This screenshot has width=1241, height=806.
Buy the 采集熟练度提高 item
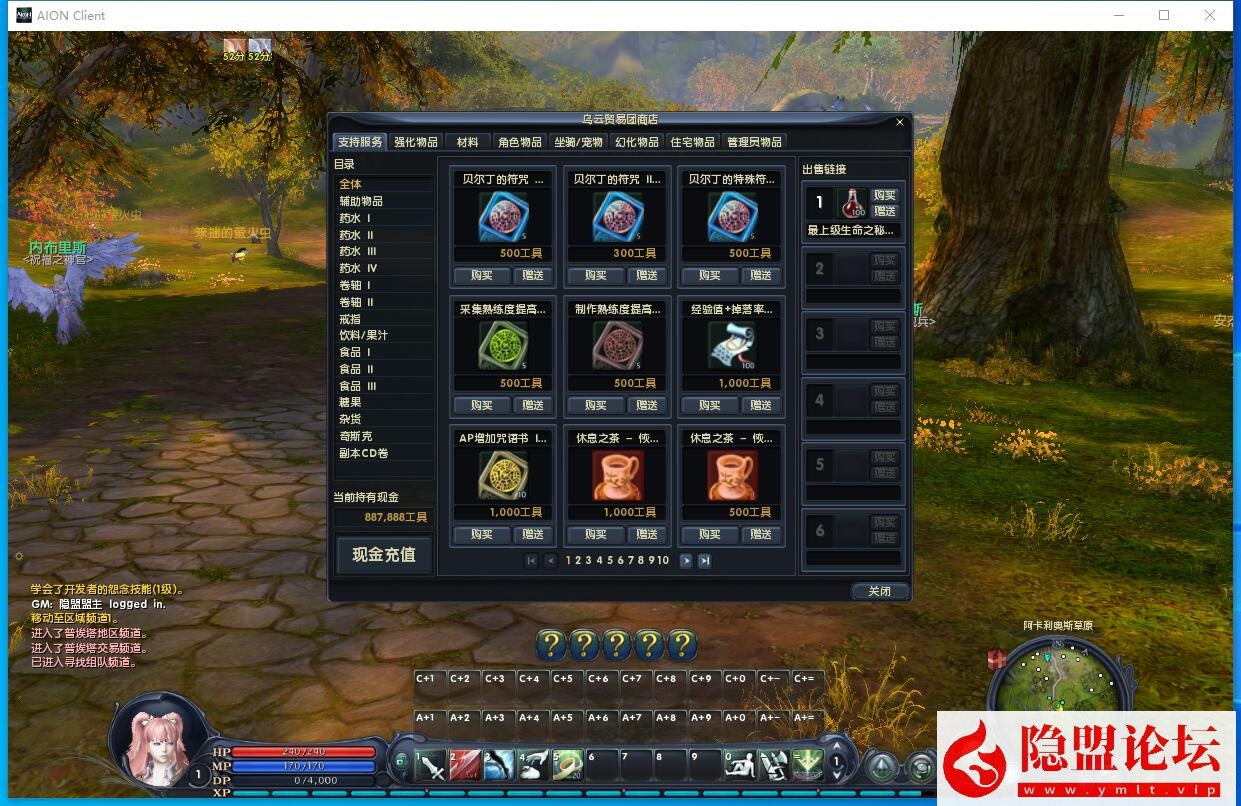[x=481, y=405]
